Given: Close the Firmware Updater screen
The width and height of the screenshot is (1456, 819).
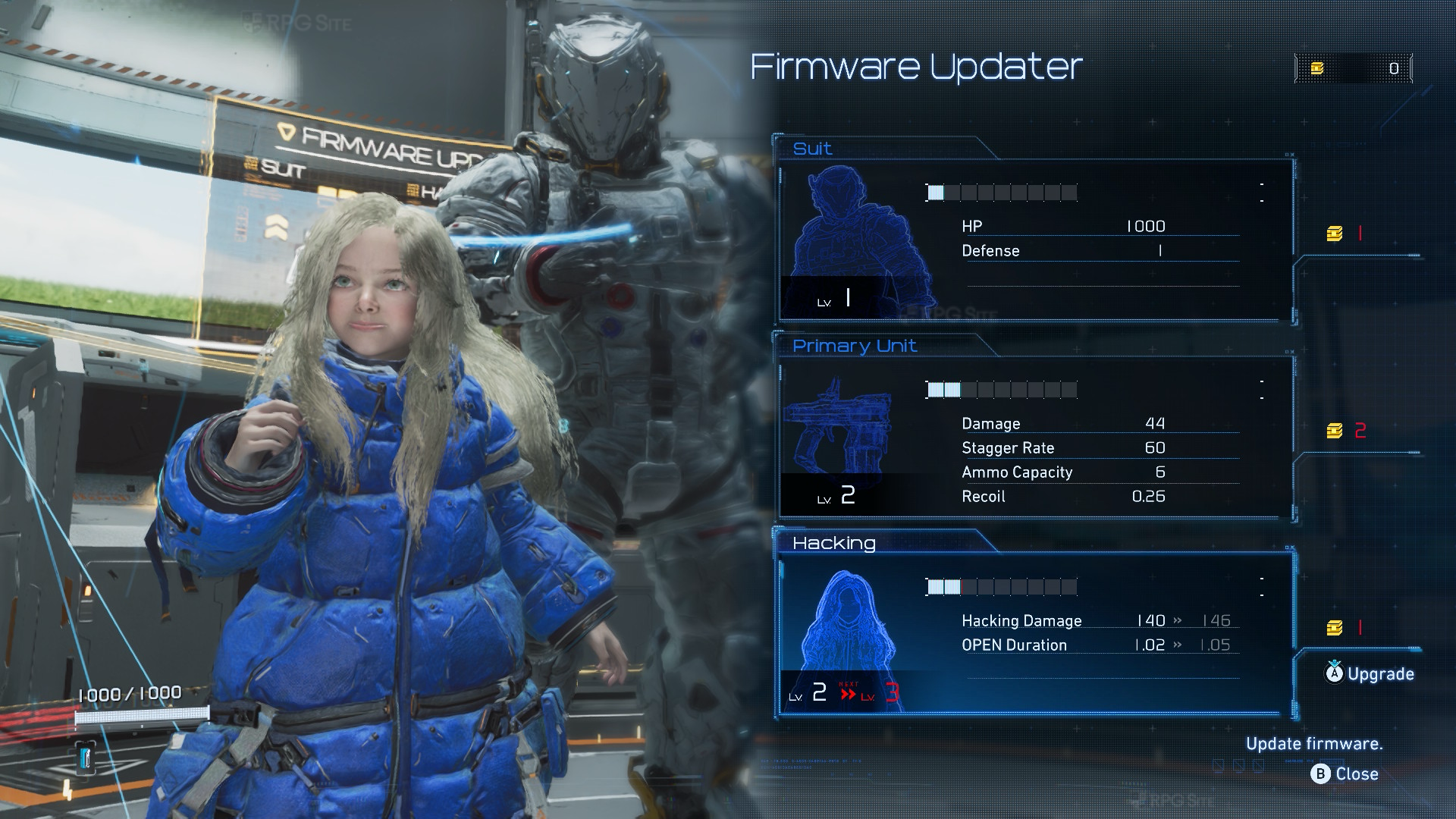Looking at the screenshot, I should 1345,773.
